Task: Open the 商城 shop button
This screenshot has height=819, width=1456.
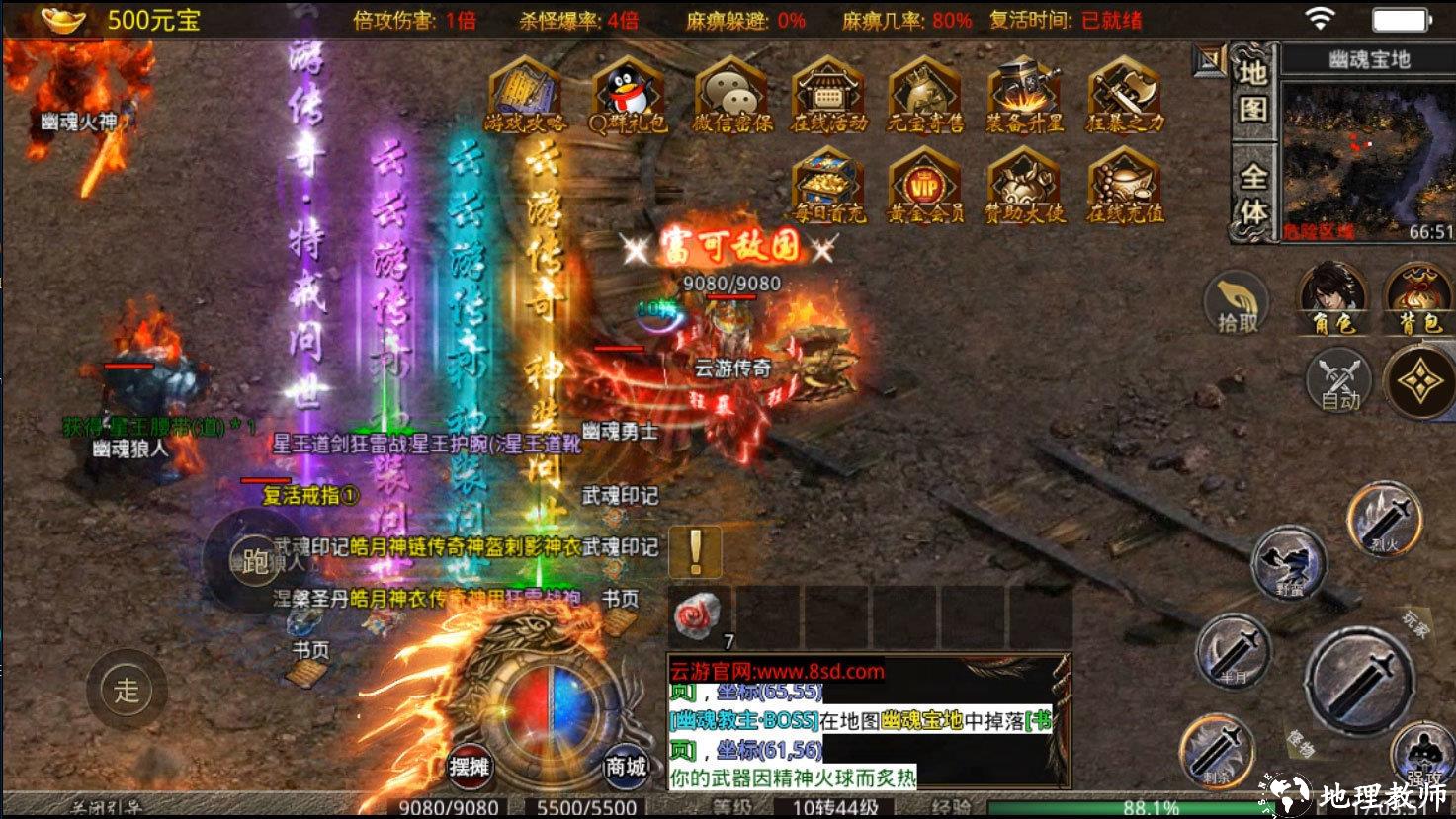Action: click(x=626, y=766)
